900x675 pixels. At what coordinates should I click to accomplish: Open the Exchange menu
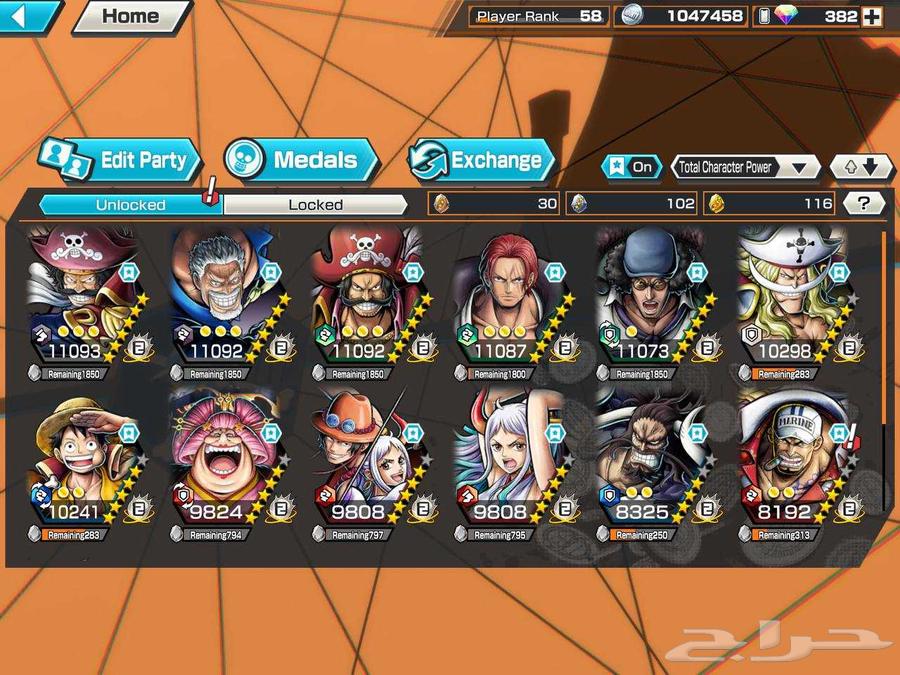(482, 160)
